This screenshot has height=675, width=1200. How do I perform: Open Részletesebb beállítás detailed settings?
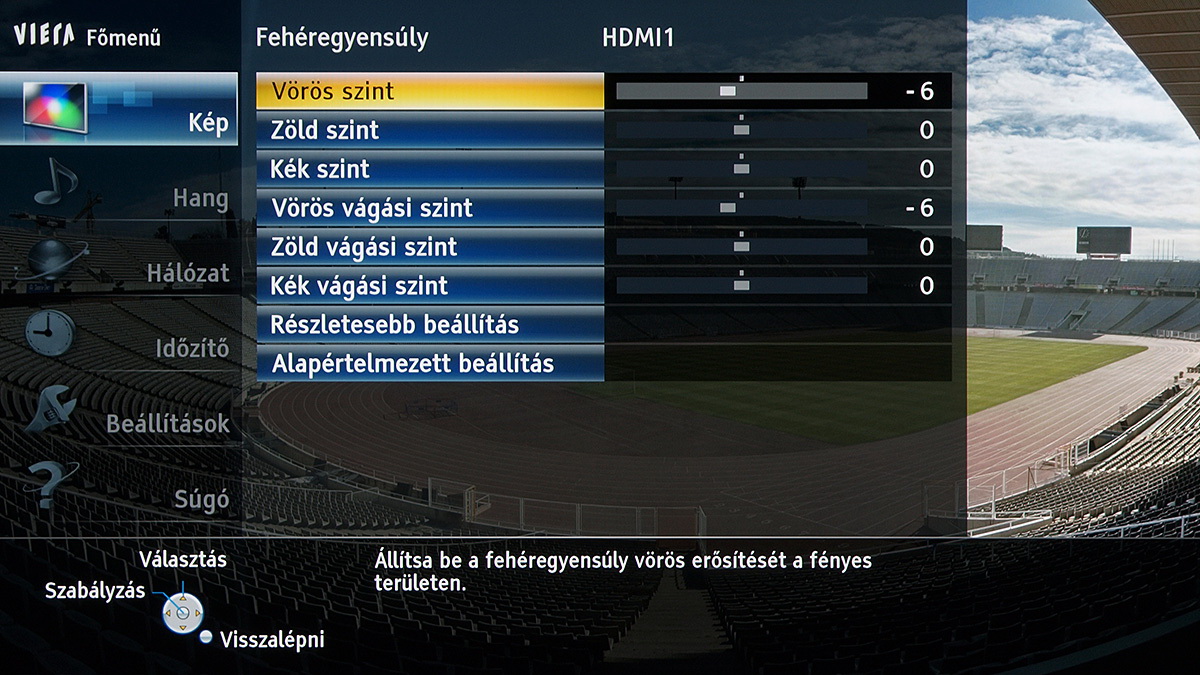point(430,325)
